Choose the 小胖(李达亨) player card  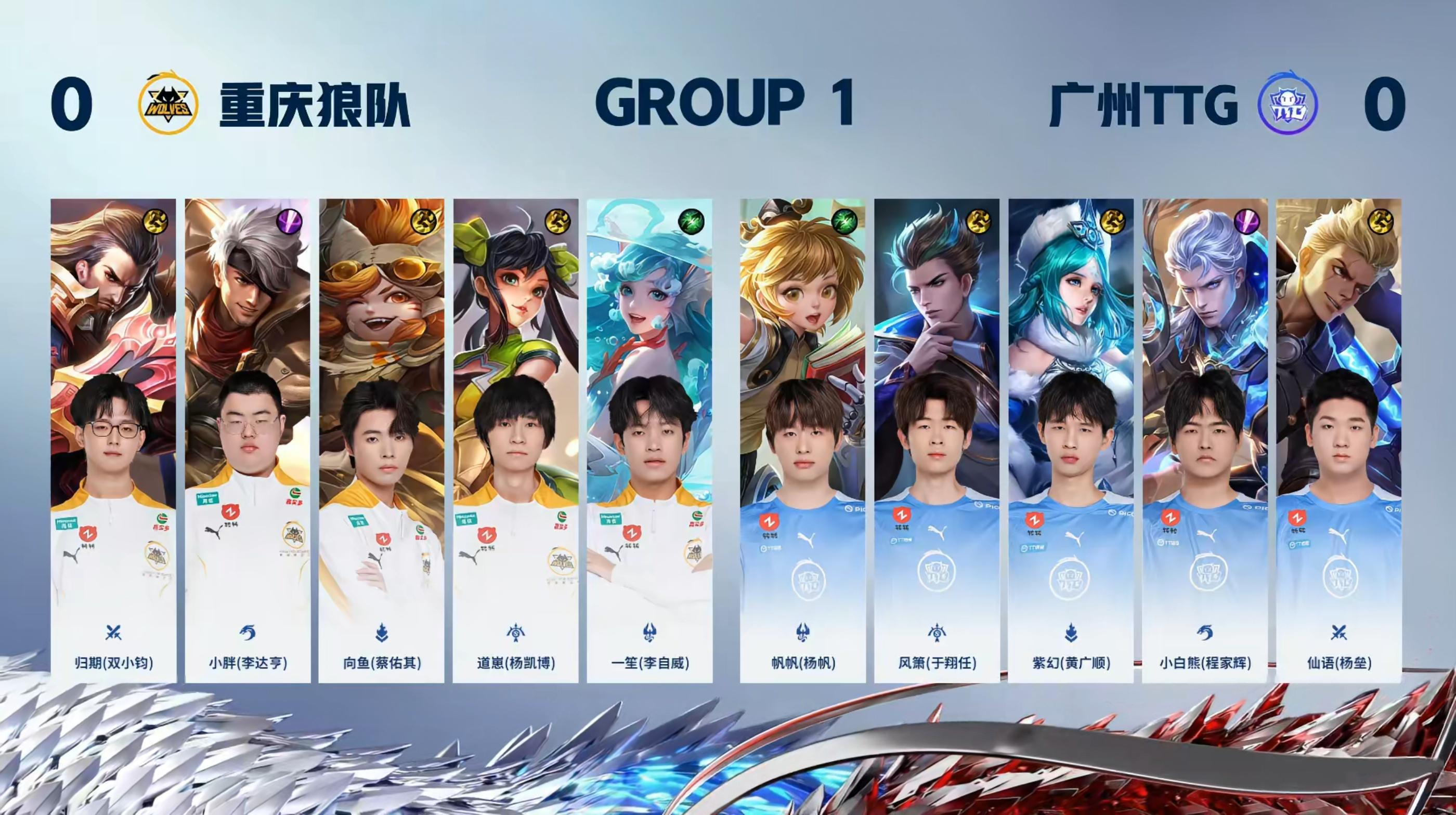coord(248,441)
